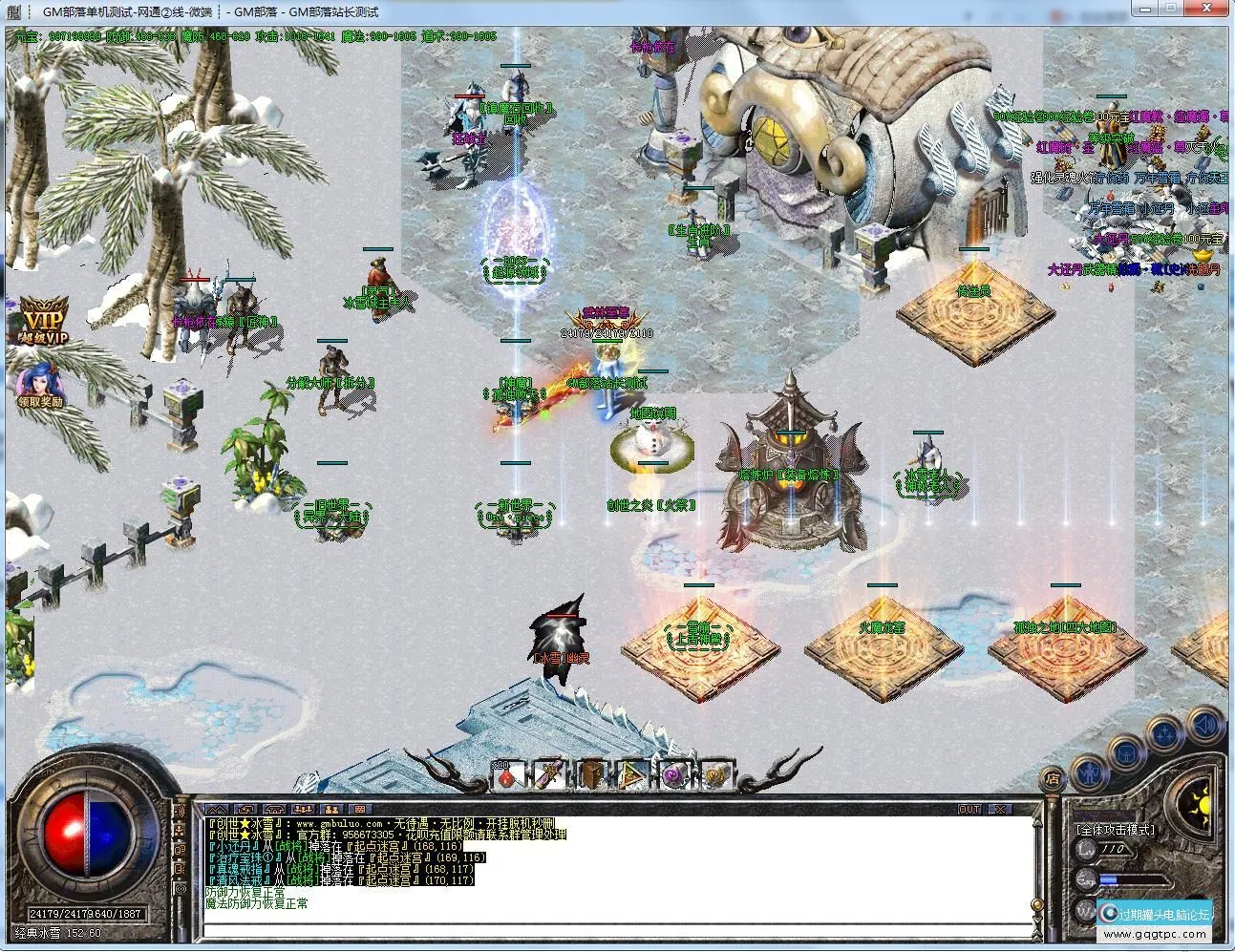
Task: Use the scroll item in the quick belt
Action: [549, 778]
